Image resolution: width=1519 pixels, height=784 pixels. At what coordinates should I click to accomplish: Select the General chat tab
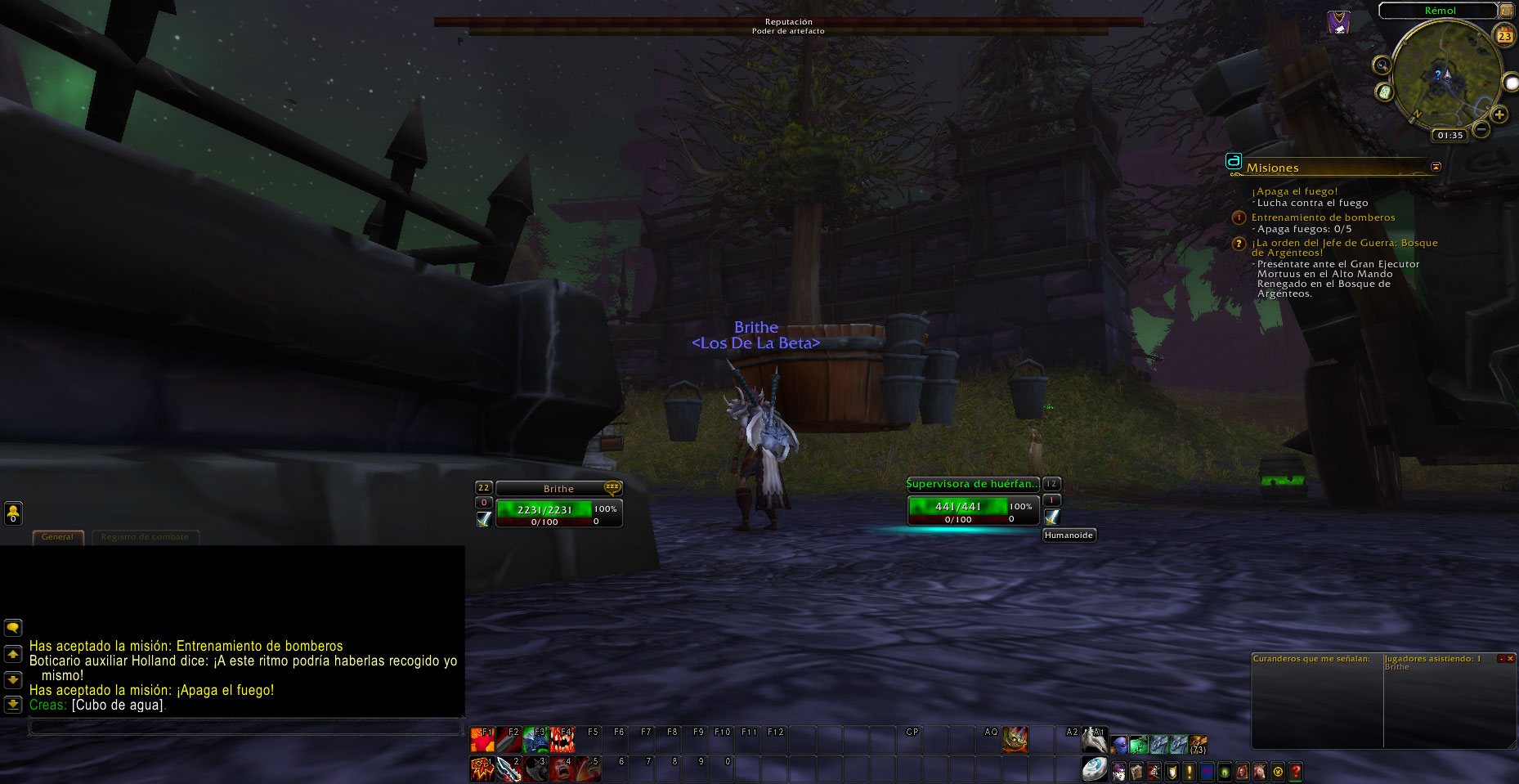coord(57,537)
